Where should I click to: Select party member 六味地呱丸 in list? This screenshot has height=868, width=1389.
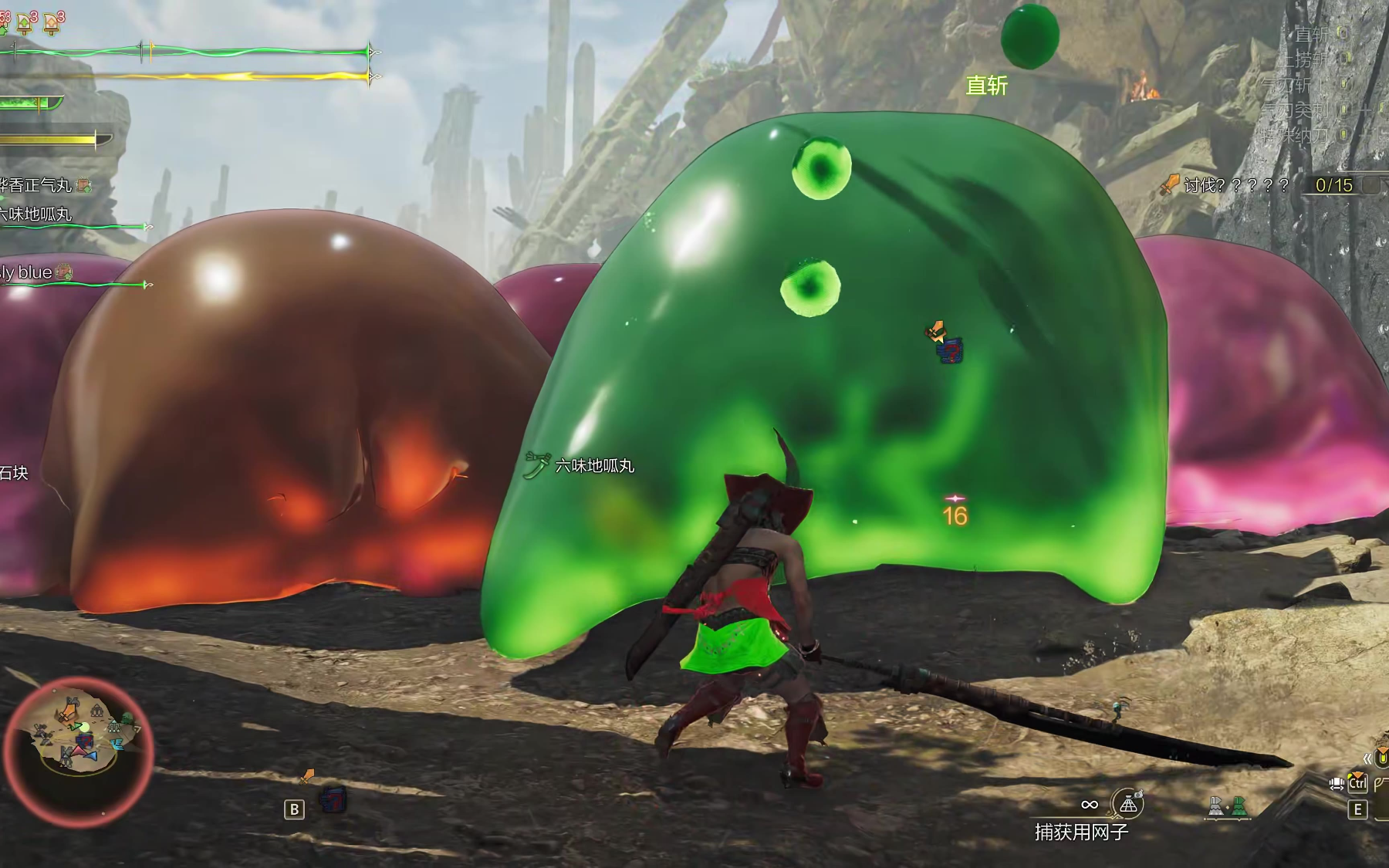[37, 214]
